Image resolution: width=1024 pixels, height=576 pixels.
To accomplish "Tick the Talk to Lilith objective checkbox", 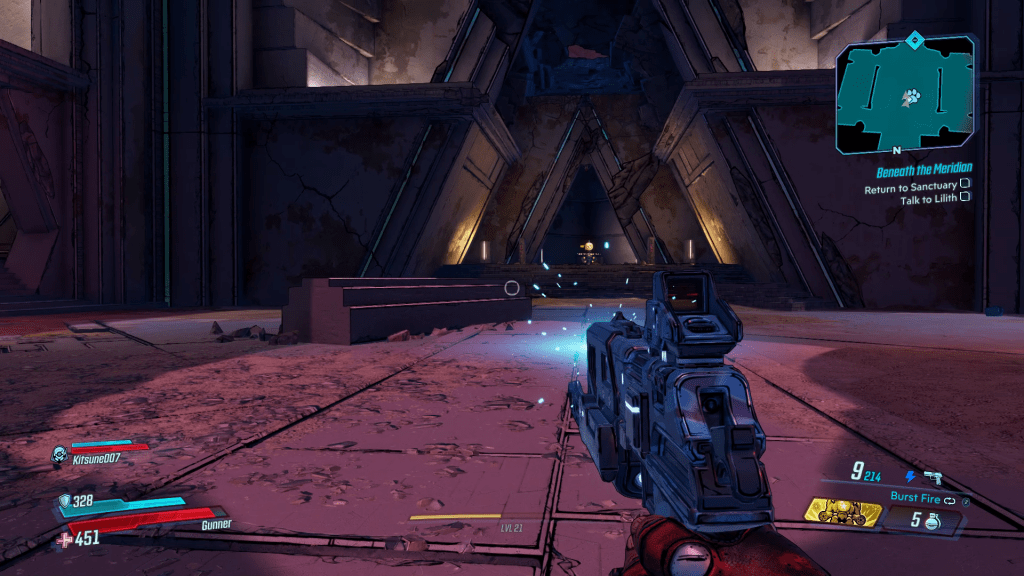I will coord(965,198).
